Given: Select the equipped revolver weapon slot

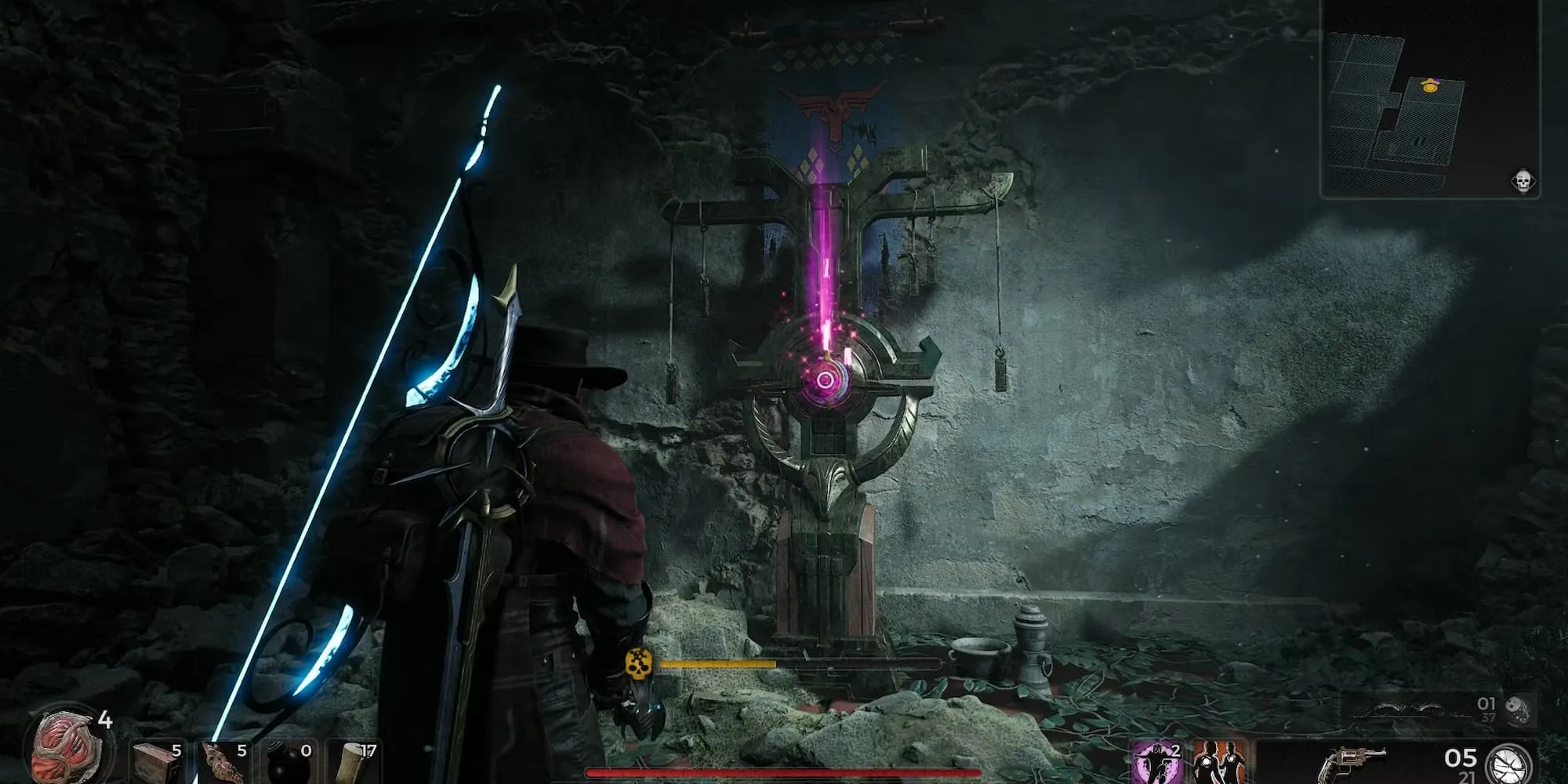Looking at the screenshot, I should pyautogui.click(x=1348, y=763).
